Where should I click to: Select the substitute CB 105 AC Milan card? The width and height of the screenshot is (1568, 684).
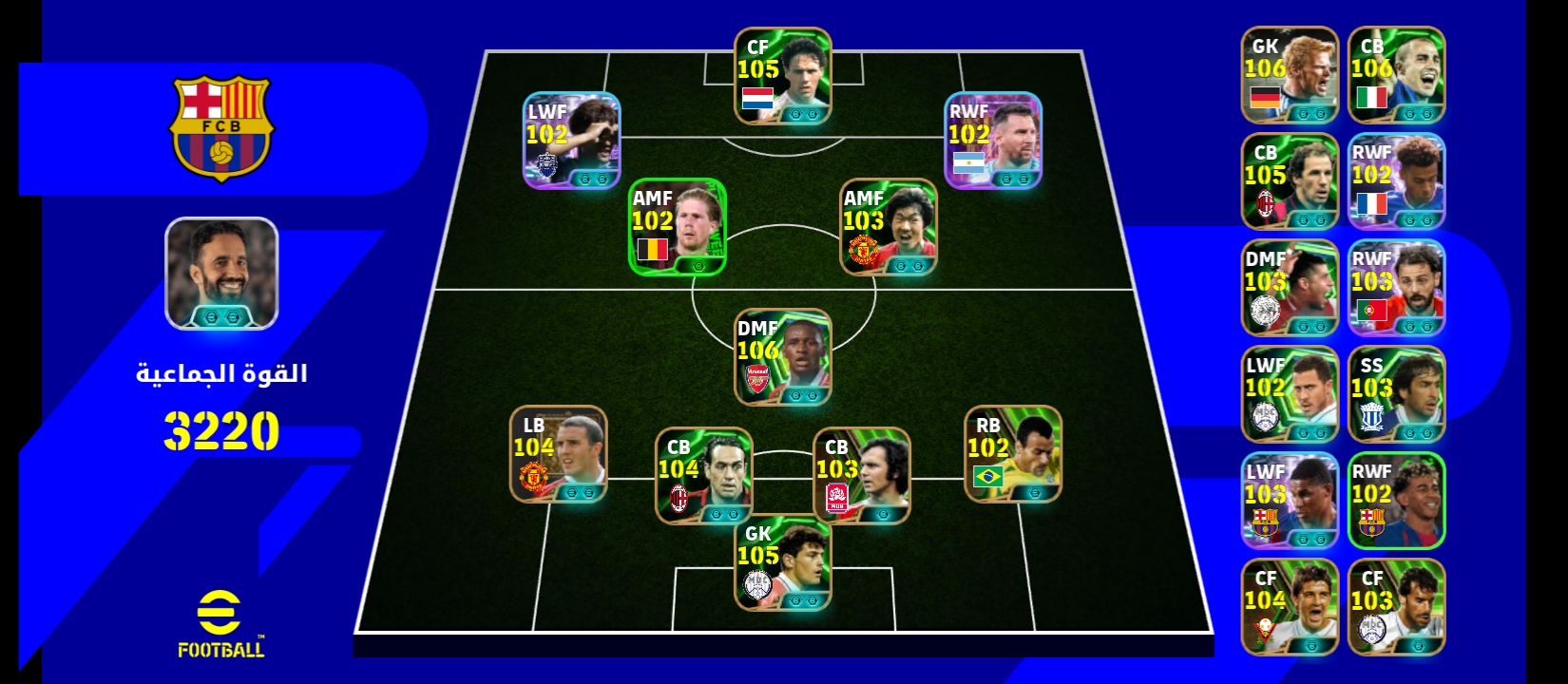pyautogui.click(x=1290, y=181)
